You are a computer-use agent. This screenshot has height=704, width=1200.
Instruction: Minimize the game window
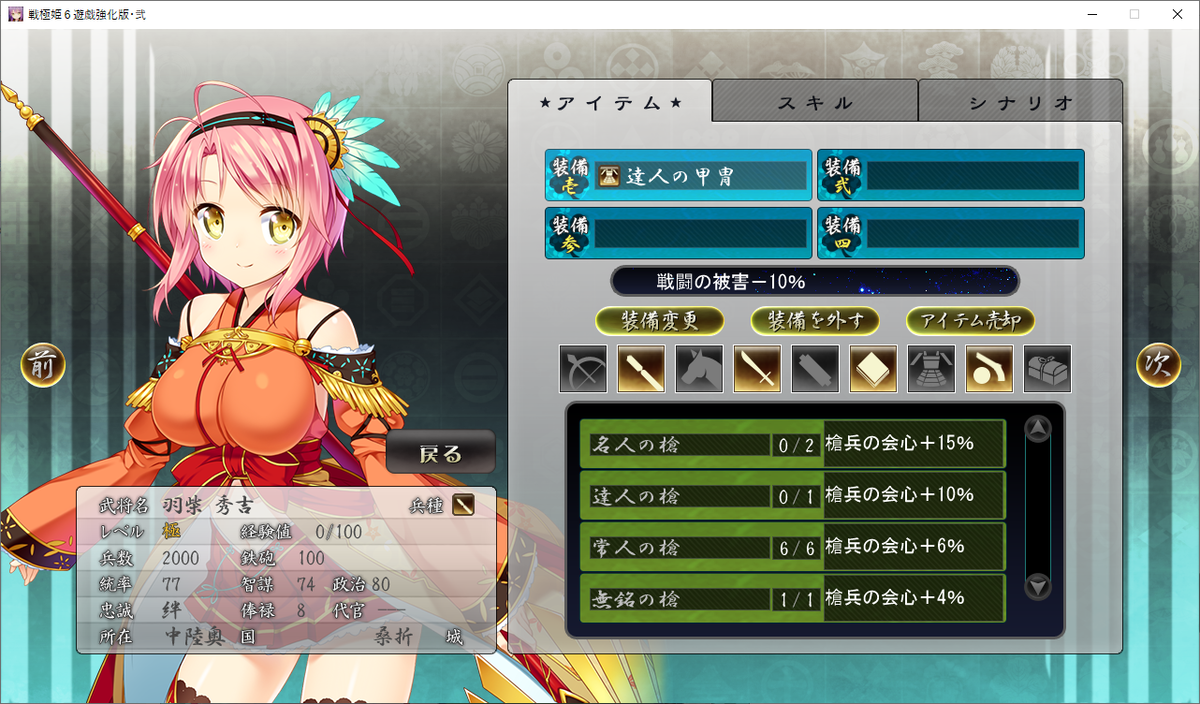[1087, 14]
